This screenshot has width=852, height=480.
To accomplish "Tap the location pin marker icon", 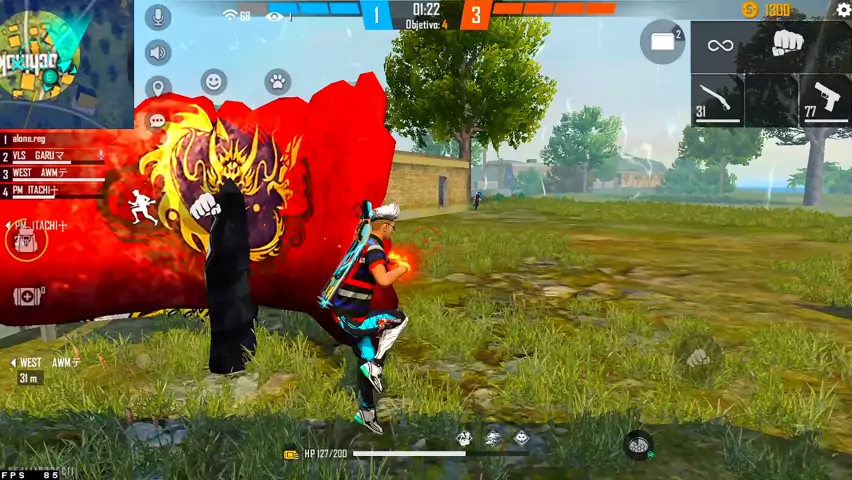I will pyautogui.click(x=158, y=87).
